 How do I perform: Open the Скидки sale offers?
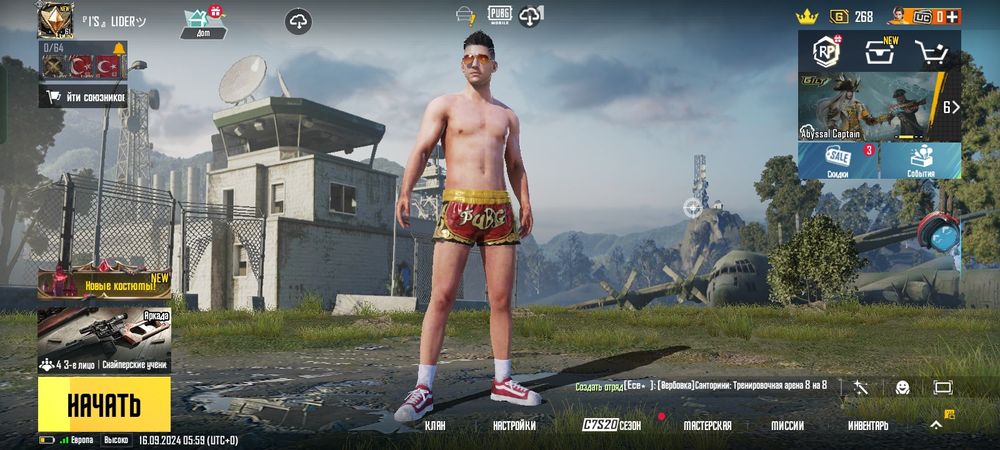(x=838, y=161)
